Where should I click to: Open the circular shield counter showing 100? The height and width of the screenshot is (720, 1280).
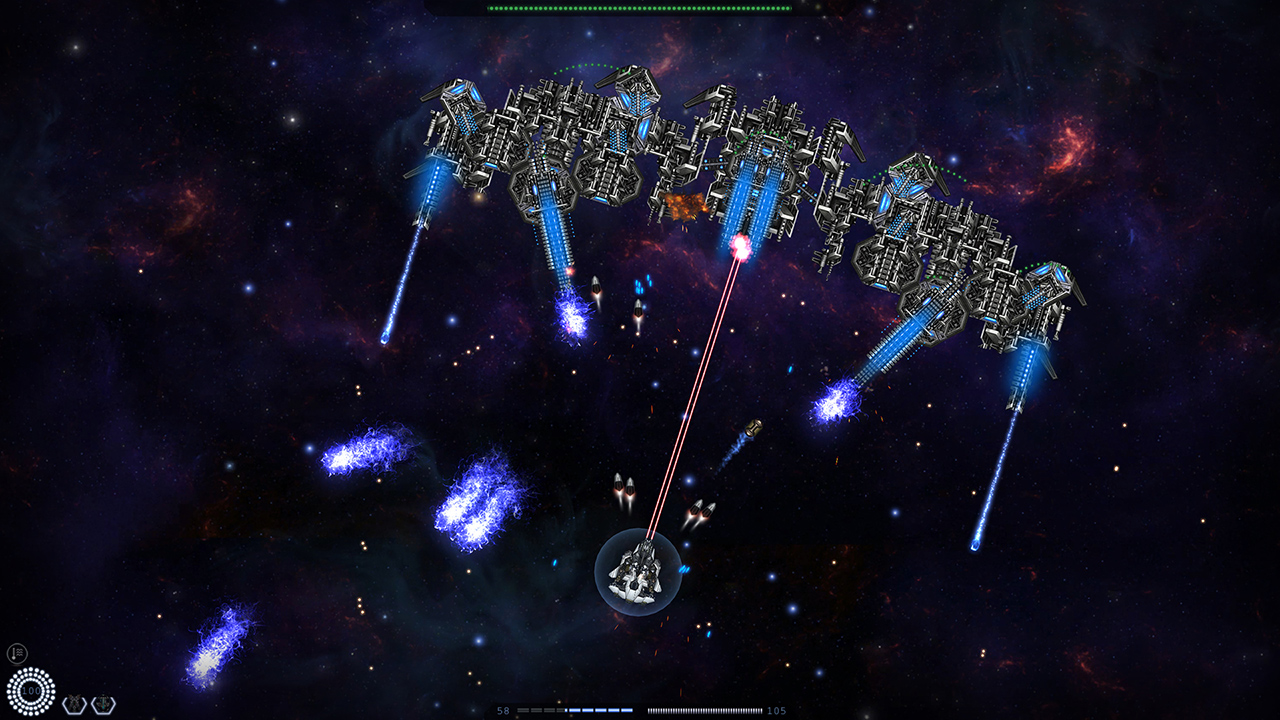click(30, 690)
